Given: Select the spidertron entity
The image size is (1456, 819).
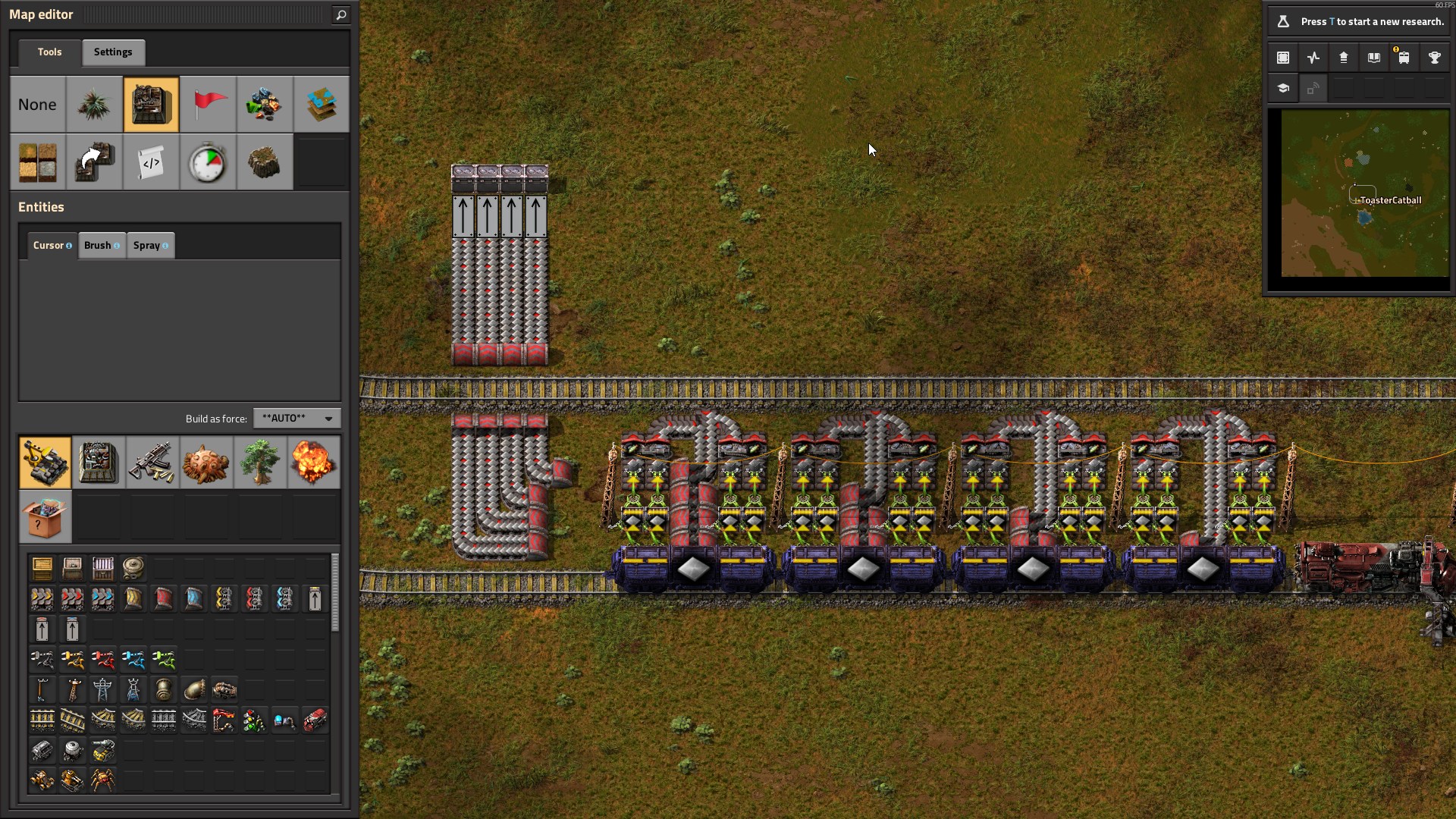Looking at the screenshot, I should [103, 780].
